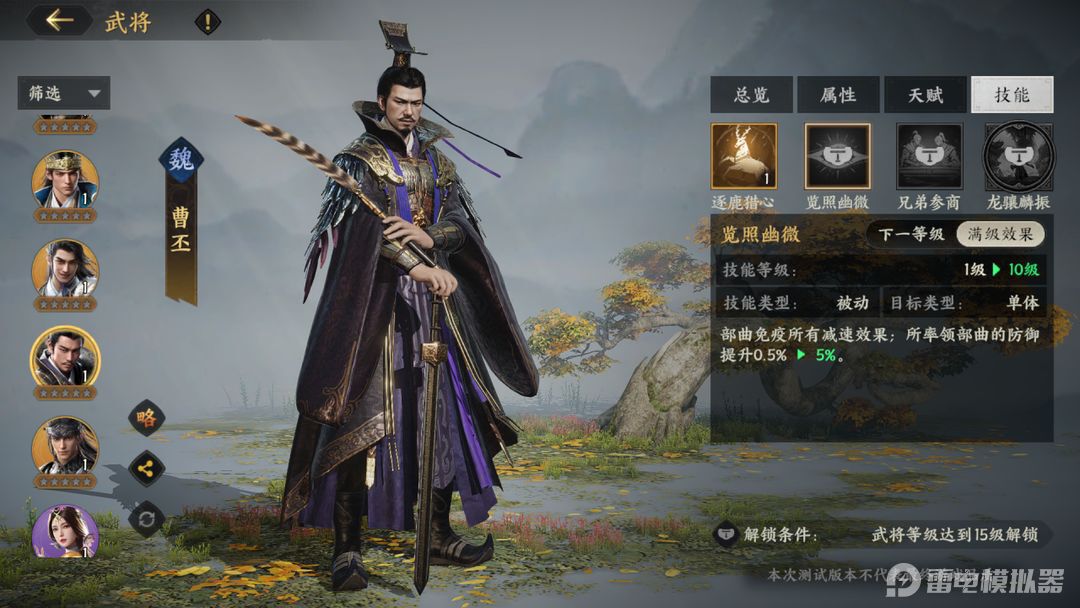Screen dimensions: 1080x608
Task: Switch to the 属性 tab
Action: (x=838, y=95)
